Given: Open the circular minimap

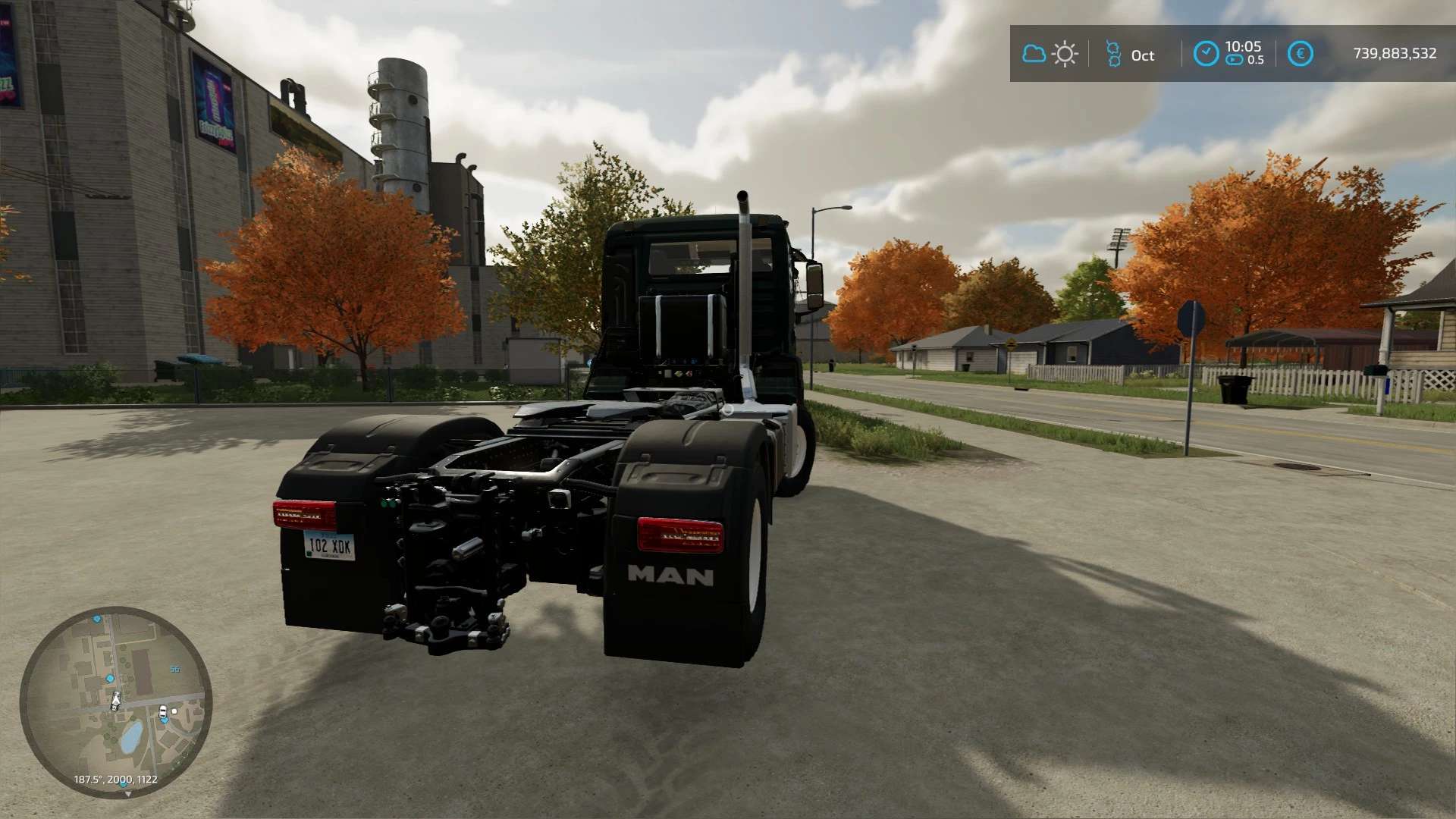Looking at the screenshot, I should (115, 702).
